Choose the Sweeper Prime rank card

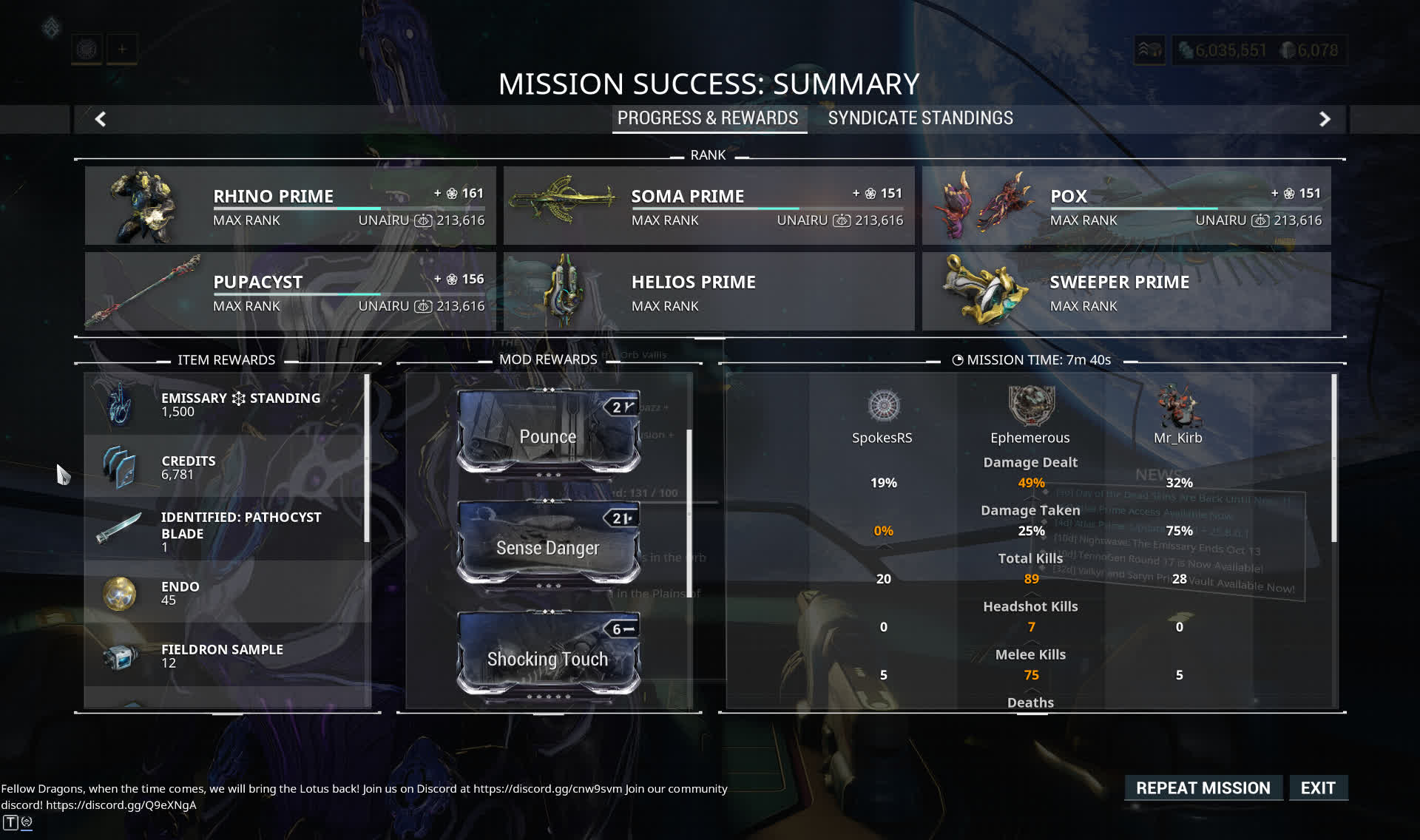coord(1126,291)
